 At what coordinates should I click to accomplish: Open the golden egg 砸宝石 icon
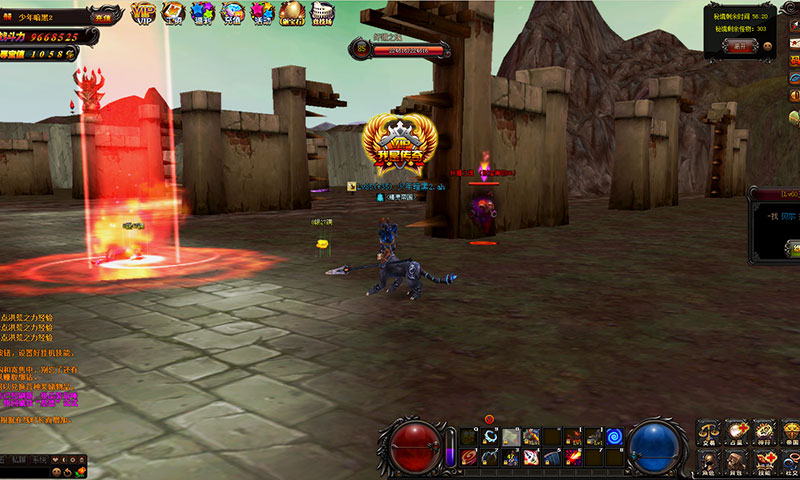point(293,14)
